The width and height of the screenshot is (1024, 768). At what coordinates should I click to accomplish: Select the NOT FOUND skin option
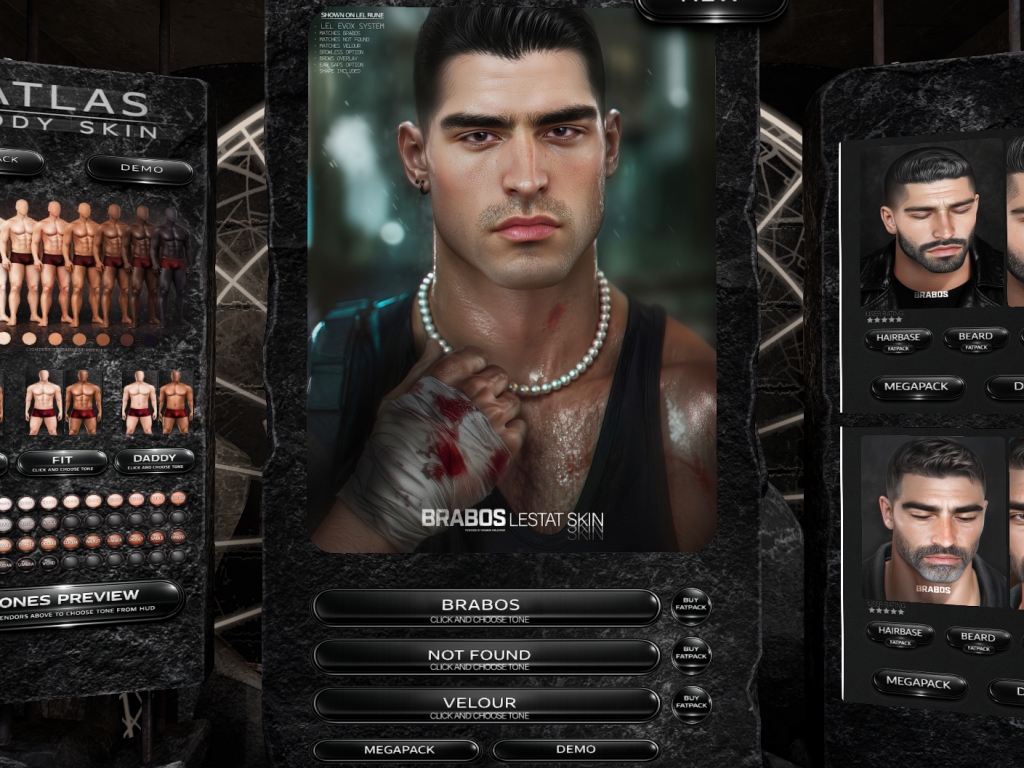[486, 657]
